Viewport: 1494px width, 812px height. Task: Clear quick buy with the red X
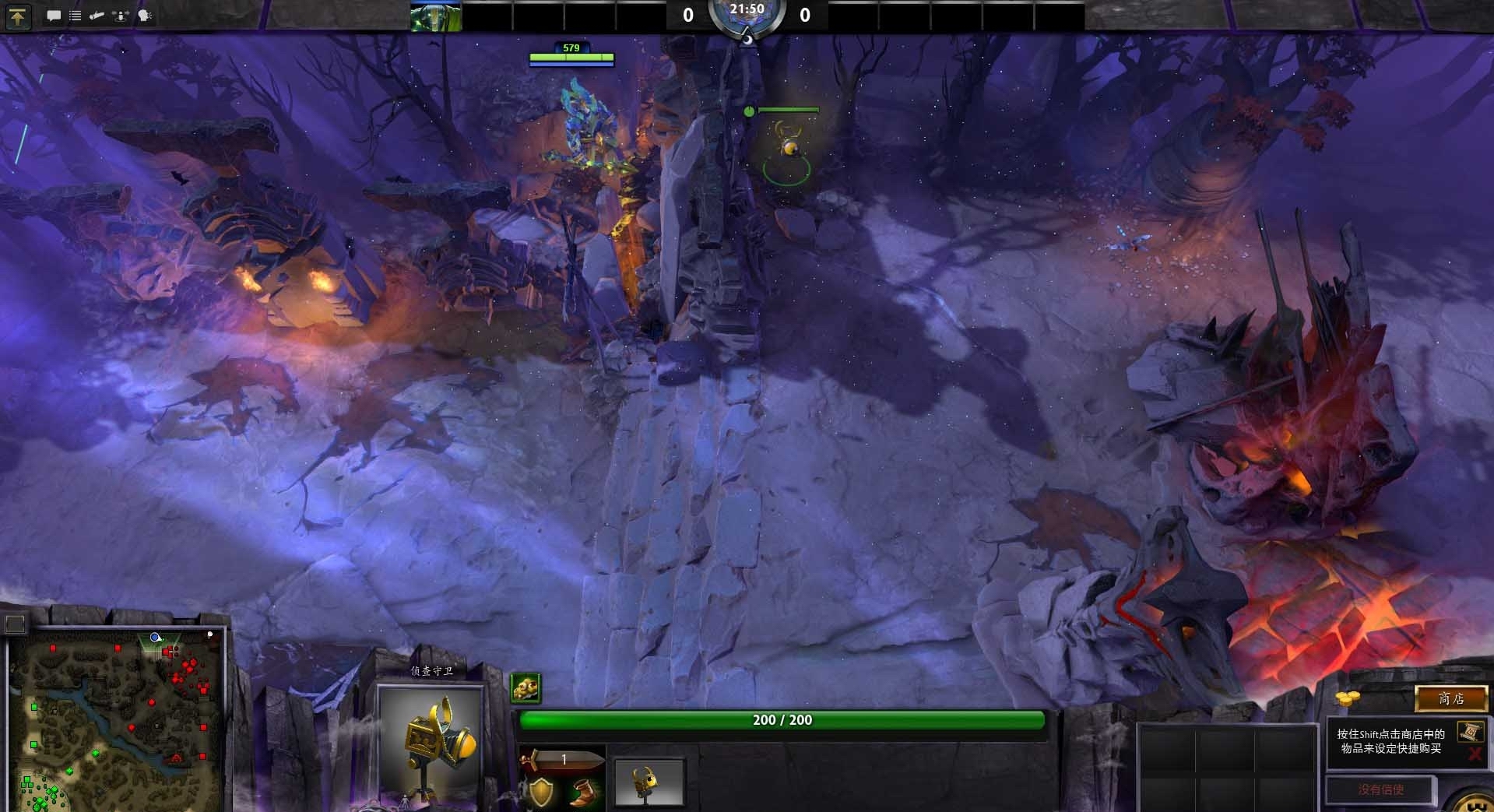coord(1475,754)
